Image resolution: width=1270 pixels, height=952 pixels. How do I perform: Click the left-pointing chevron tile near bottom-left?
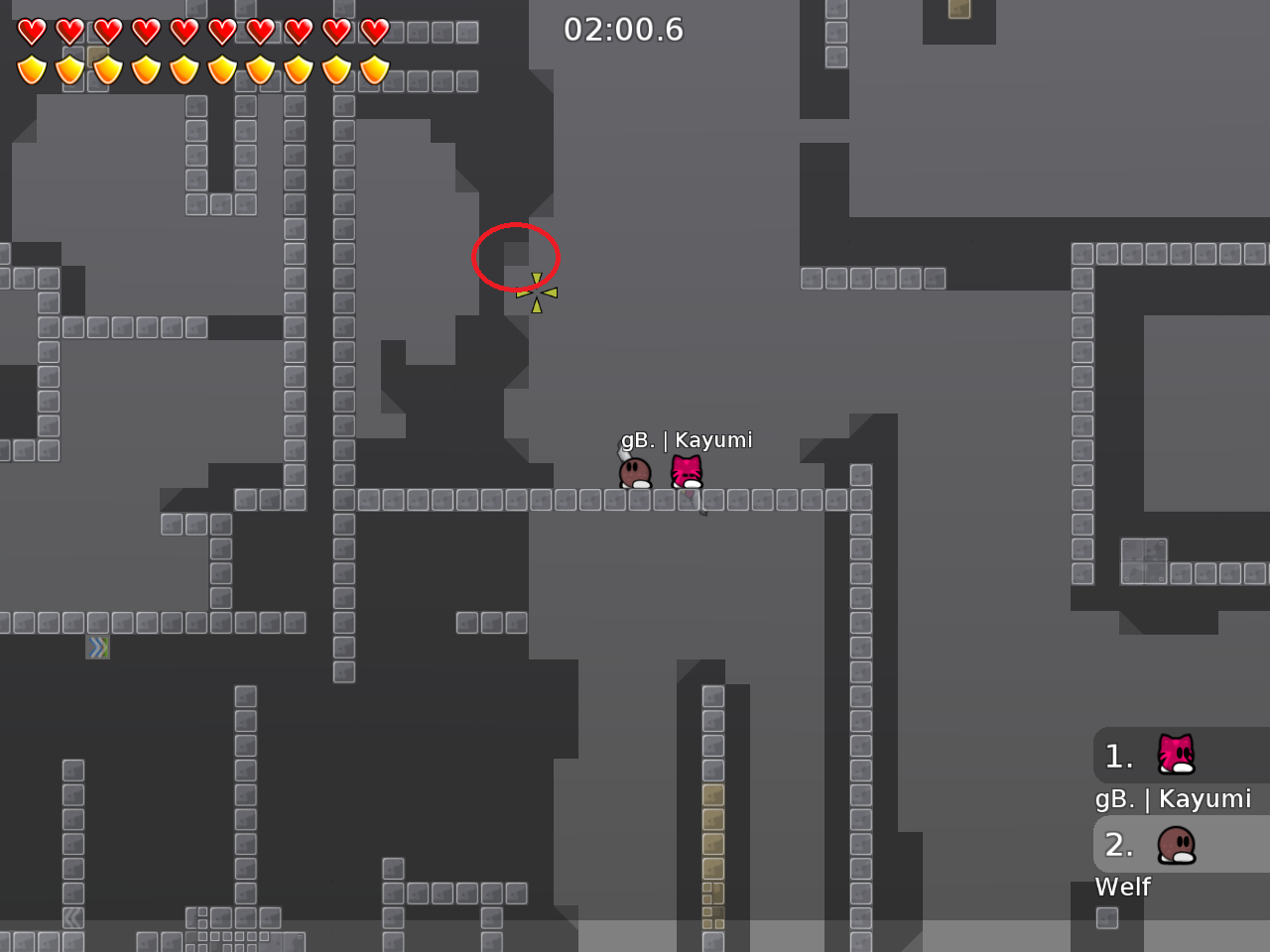(x=74, y=917)
